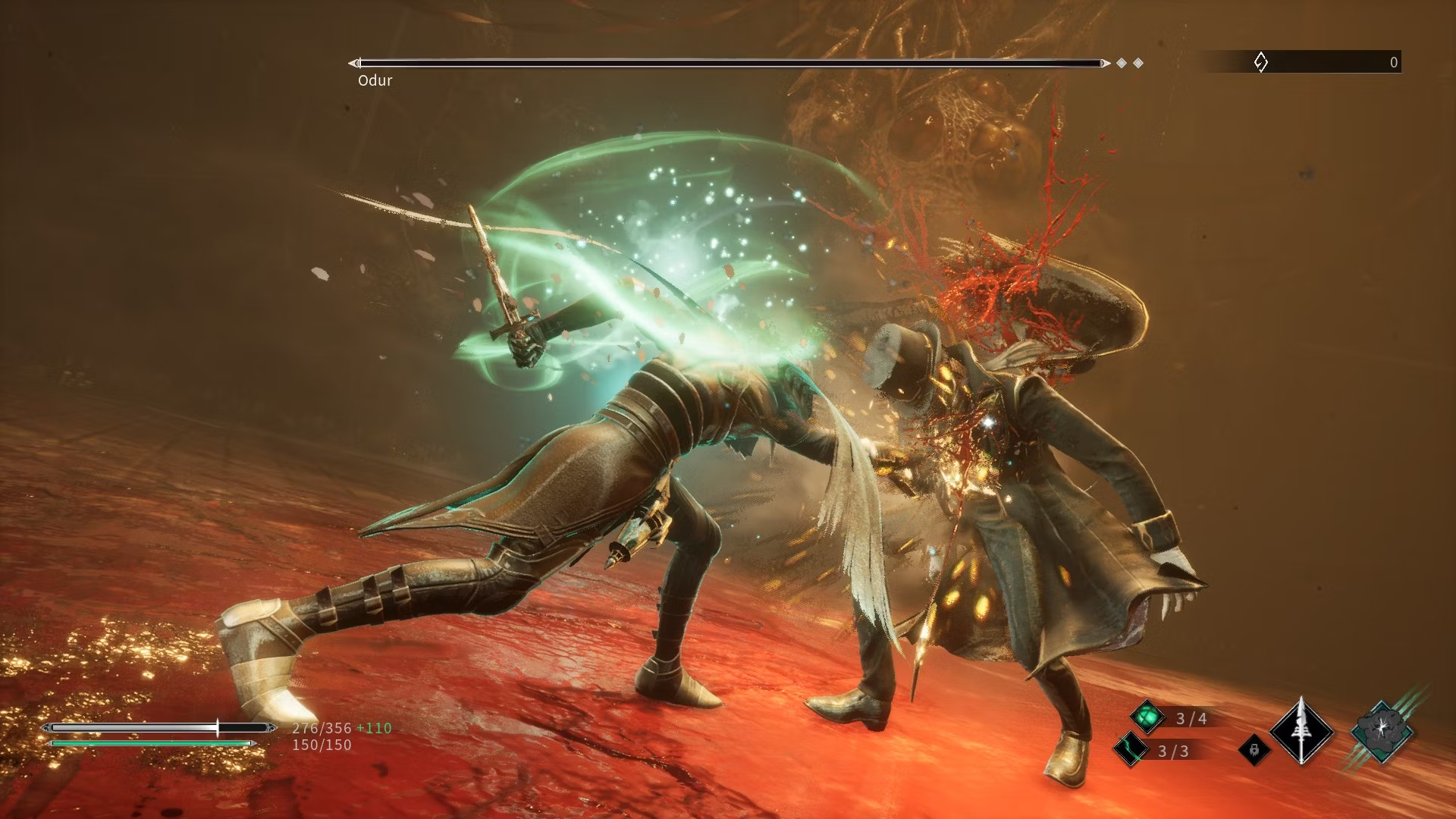The width and height of the screenshot is (1456, 819).
Task: Trigger the smoke cloud claw ability
Action: tap(1382, 730)
